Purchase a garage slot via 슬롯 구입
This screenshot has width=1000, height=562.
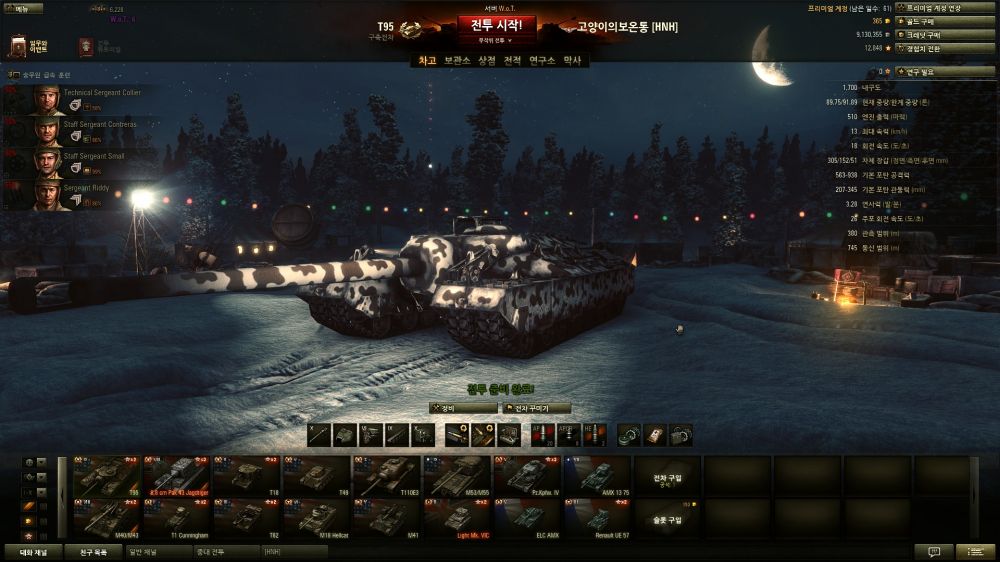(x=666, y=519)
